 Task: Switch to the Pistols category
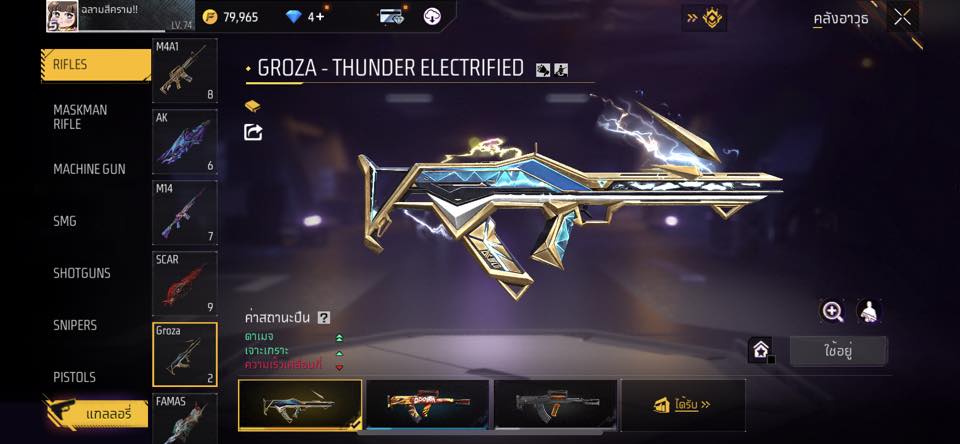(x=75, y=377)
